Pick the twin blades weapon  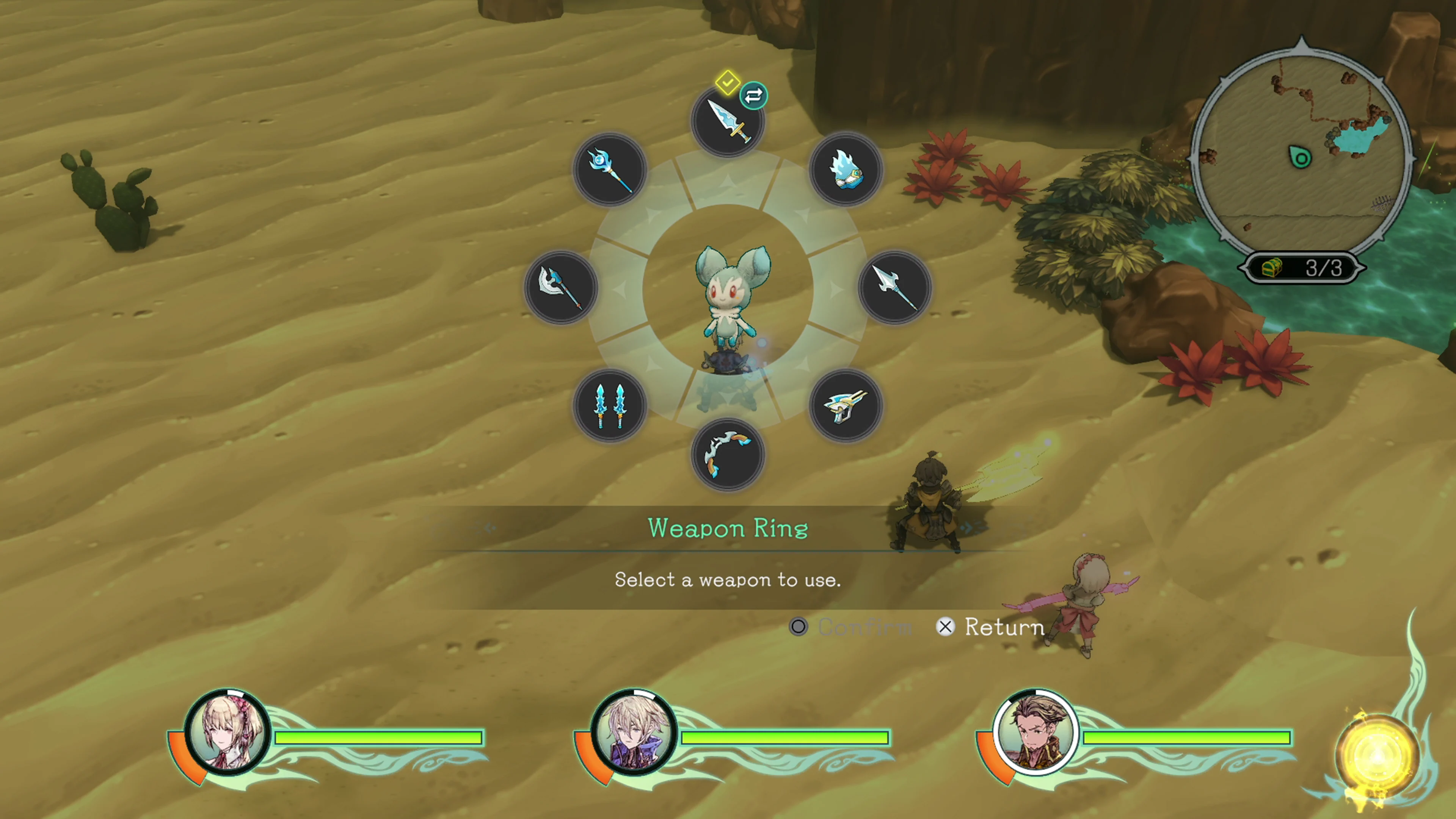point(610,406)
